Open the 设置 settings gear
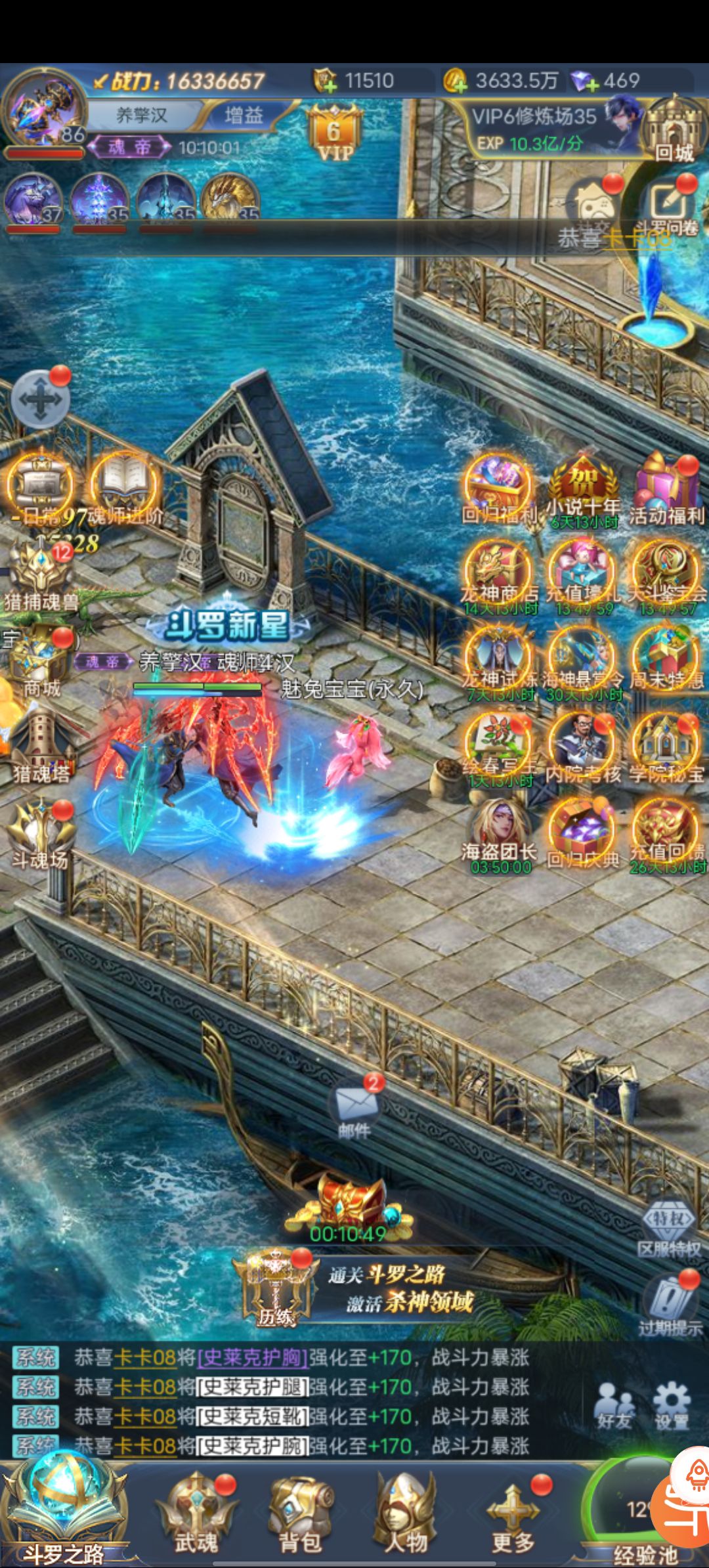This screenshot has width=709, height=1568. click(x=671, y=1406)
